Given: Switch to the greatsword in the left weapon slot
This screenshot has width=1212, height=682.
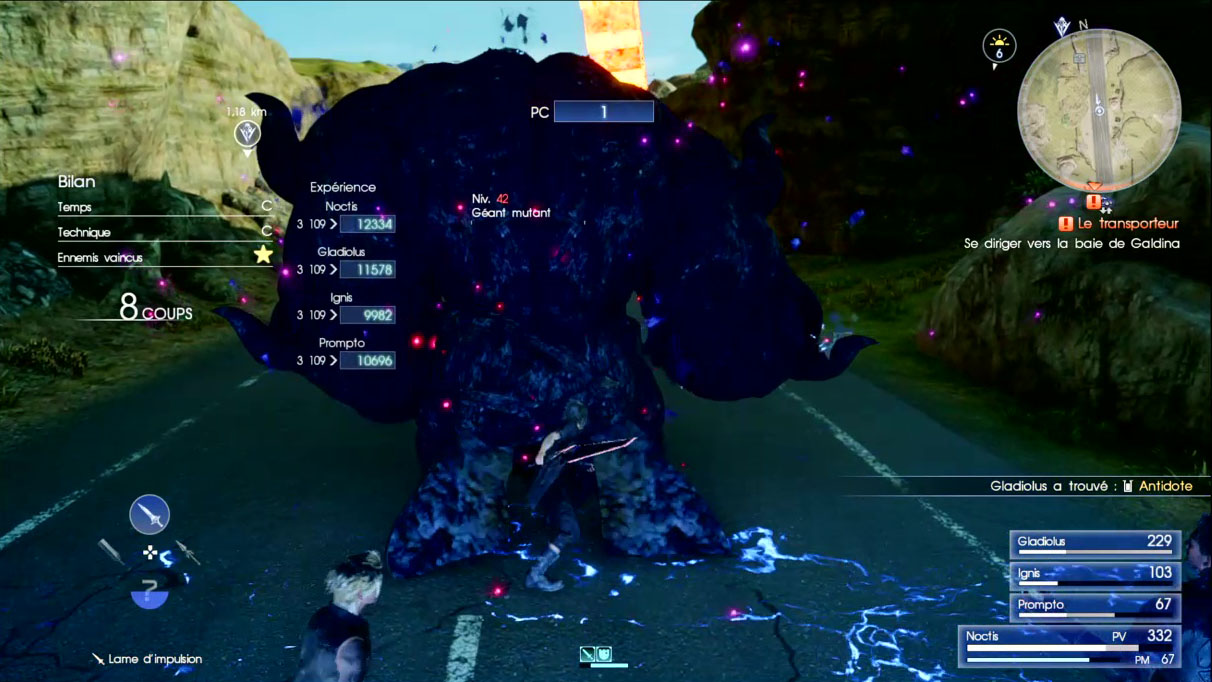Looking at the screenshot, I should pos(111,551).
